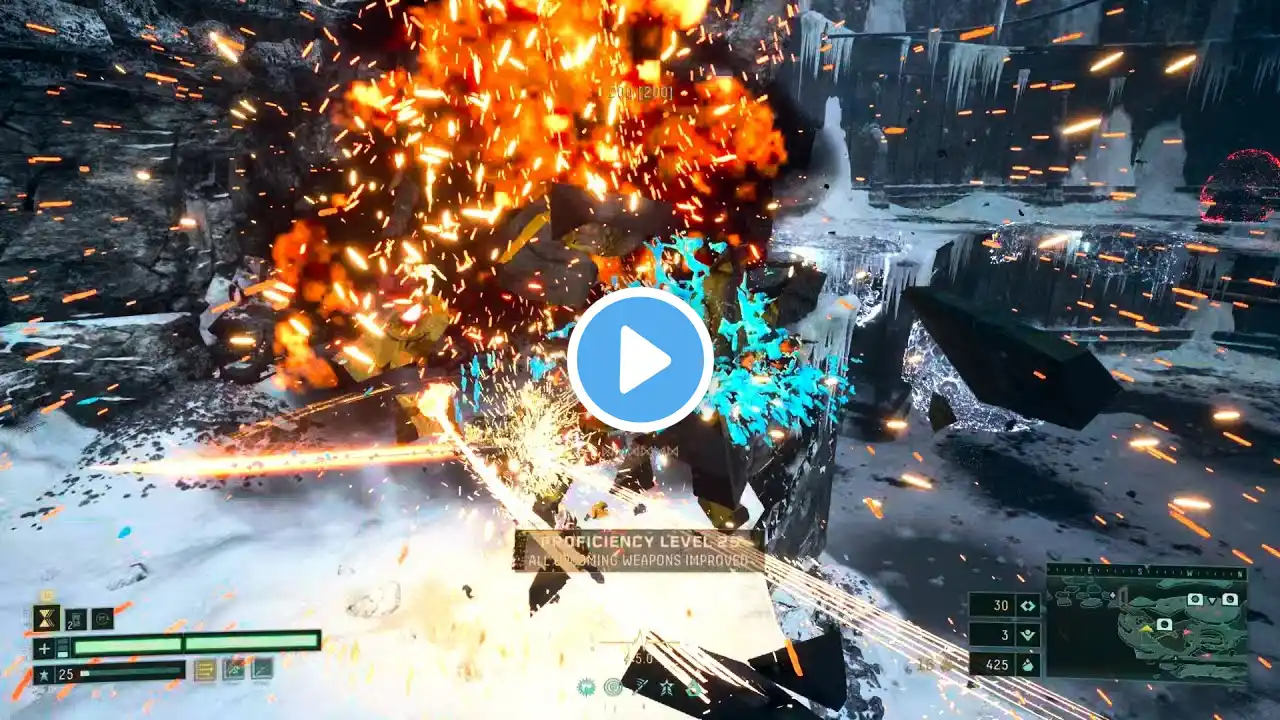Play the video with the center play button
Viewport: 1280px width, 720px height.
click(640, 360)
